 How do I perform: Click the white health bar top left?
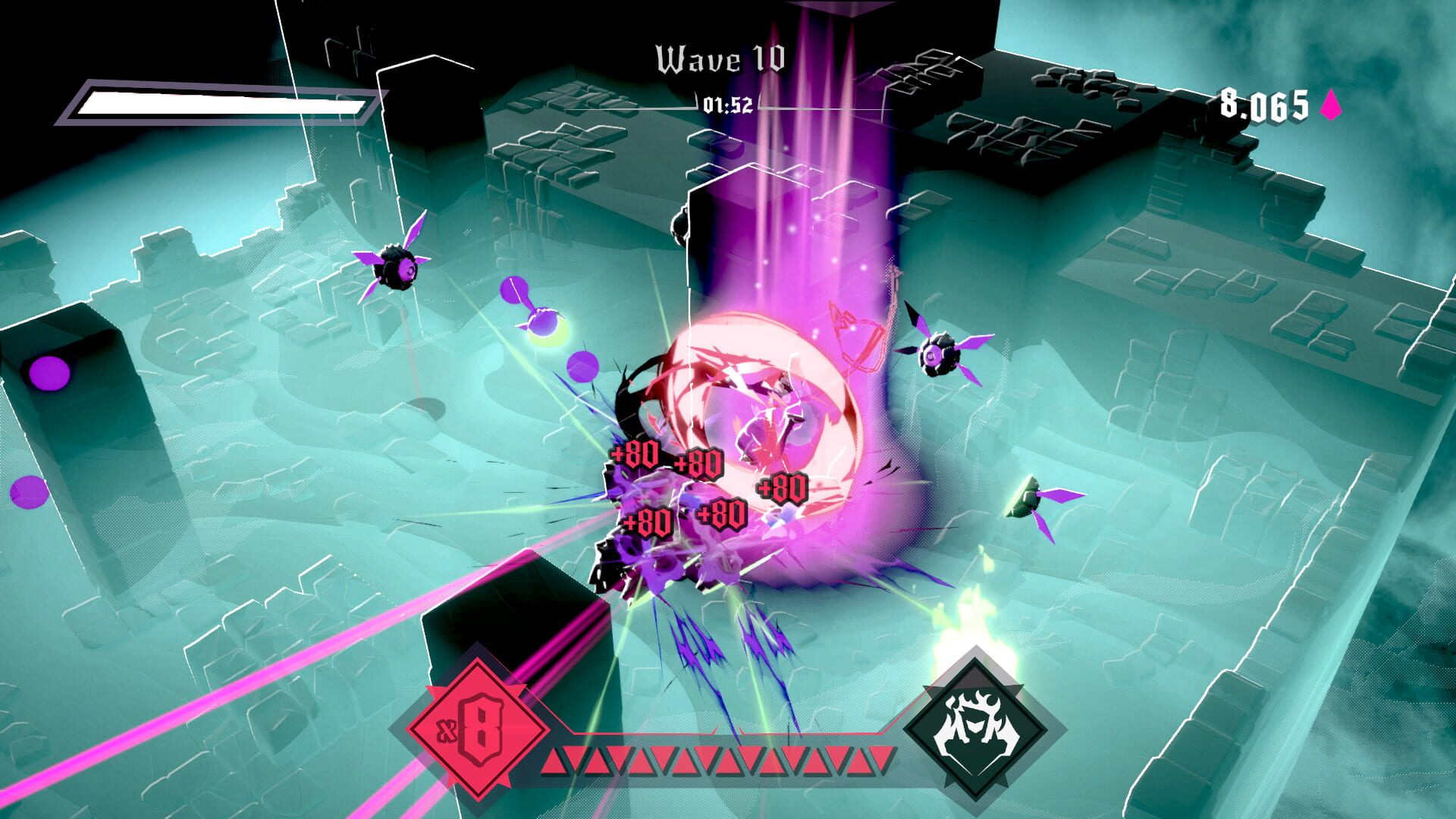coord(220,101)
